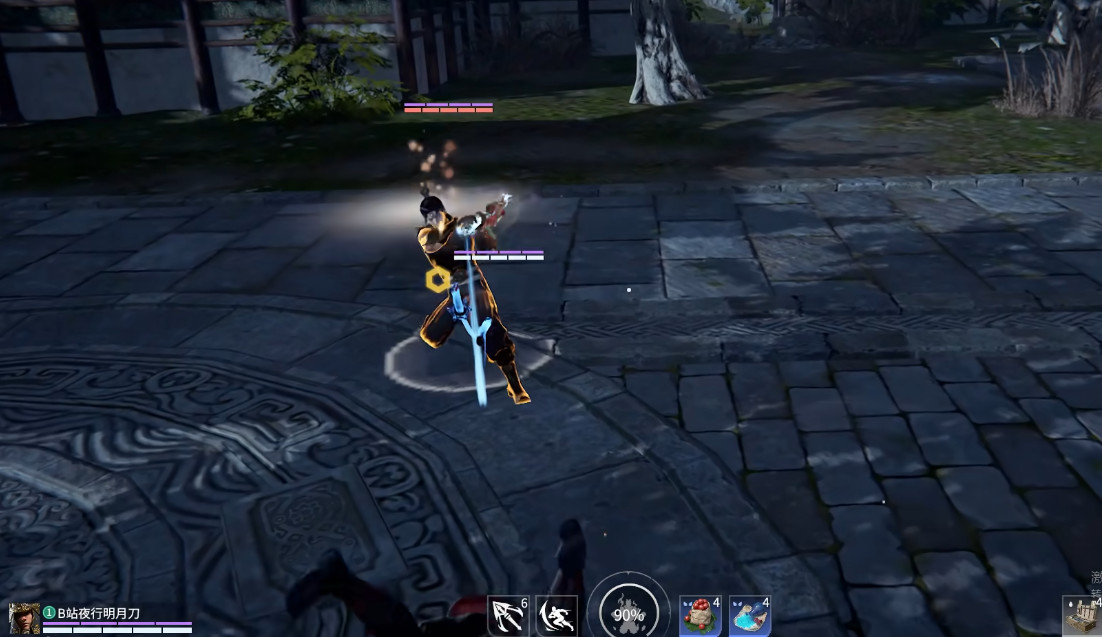Trigger the dash dodge skill icon
1102x637 pixels.
pyautogui.click(x=556, y=615)
